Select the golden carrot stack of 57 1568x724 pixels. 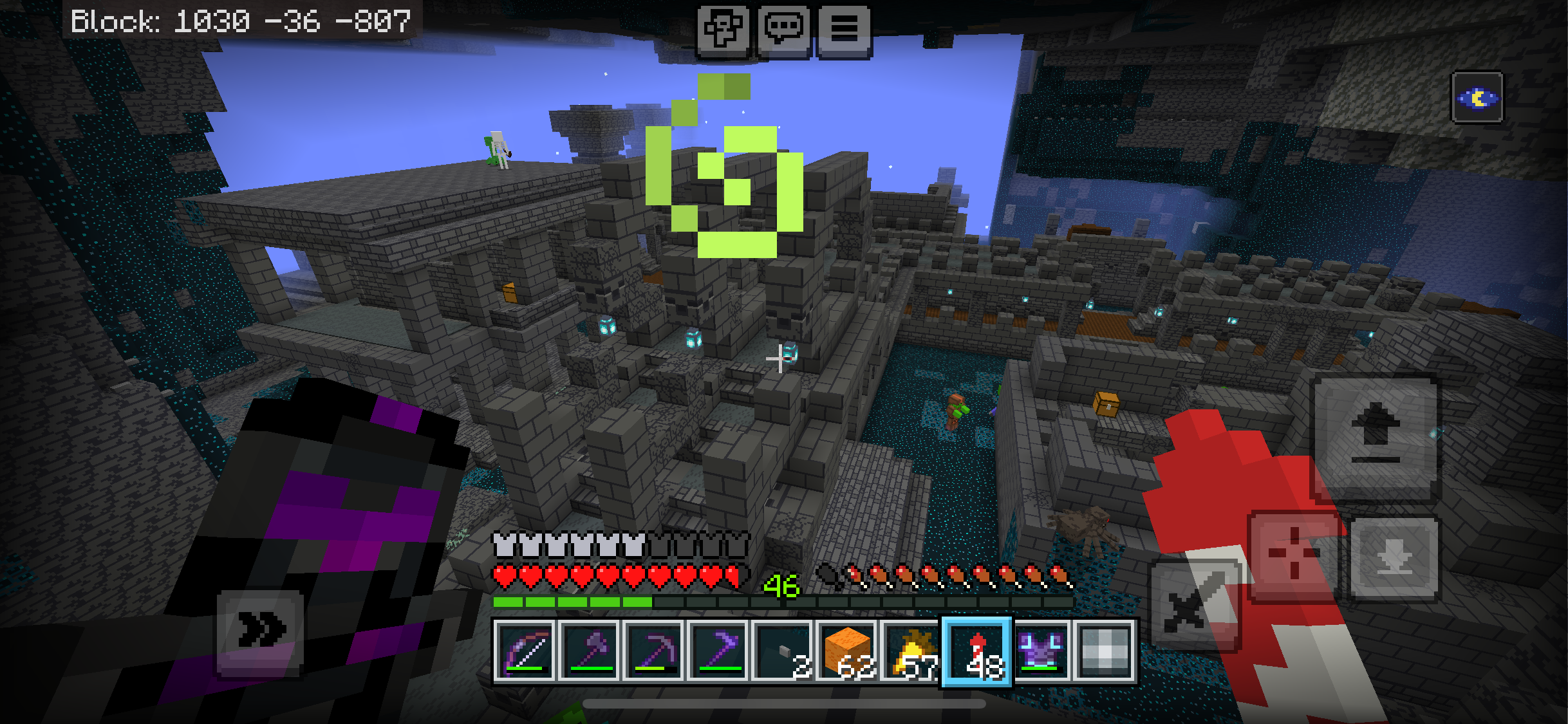pos(911,651)
